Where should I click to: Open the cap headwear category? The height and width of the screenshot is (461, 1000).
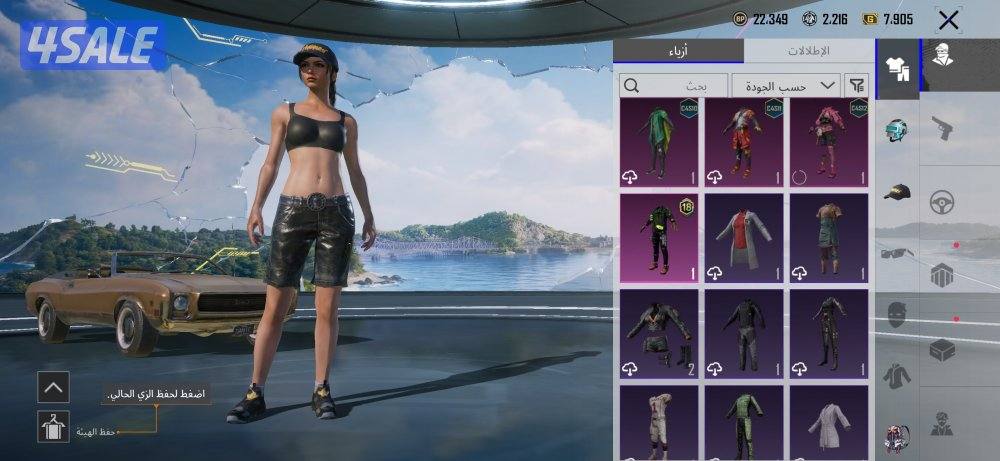click(x=897, y=192)
